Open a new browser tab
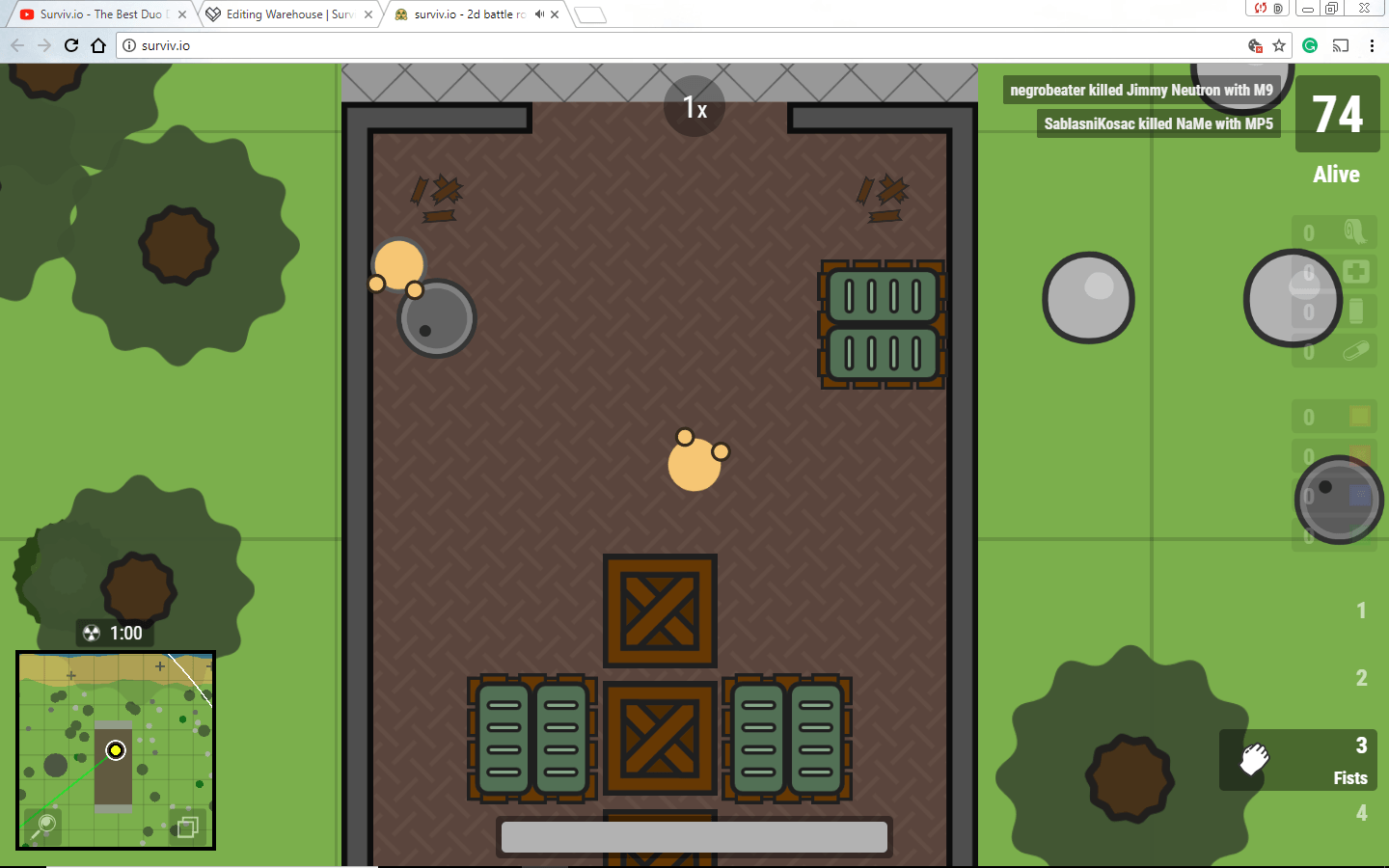 (589, 14)
